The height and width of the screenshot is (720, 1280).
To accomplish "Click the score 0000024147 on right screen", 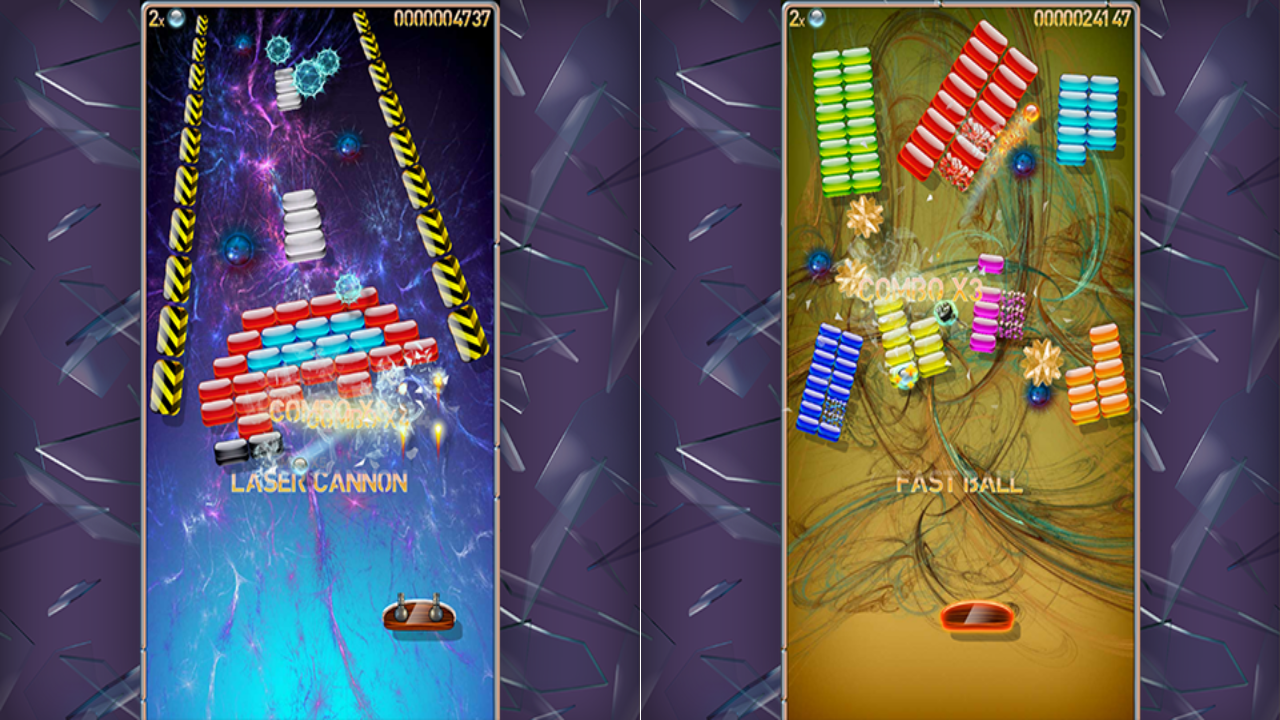I will click(x=1085, y=16).
